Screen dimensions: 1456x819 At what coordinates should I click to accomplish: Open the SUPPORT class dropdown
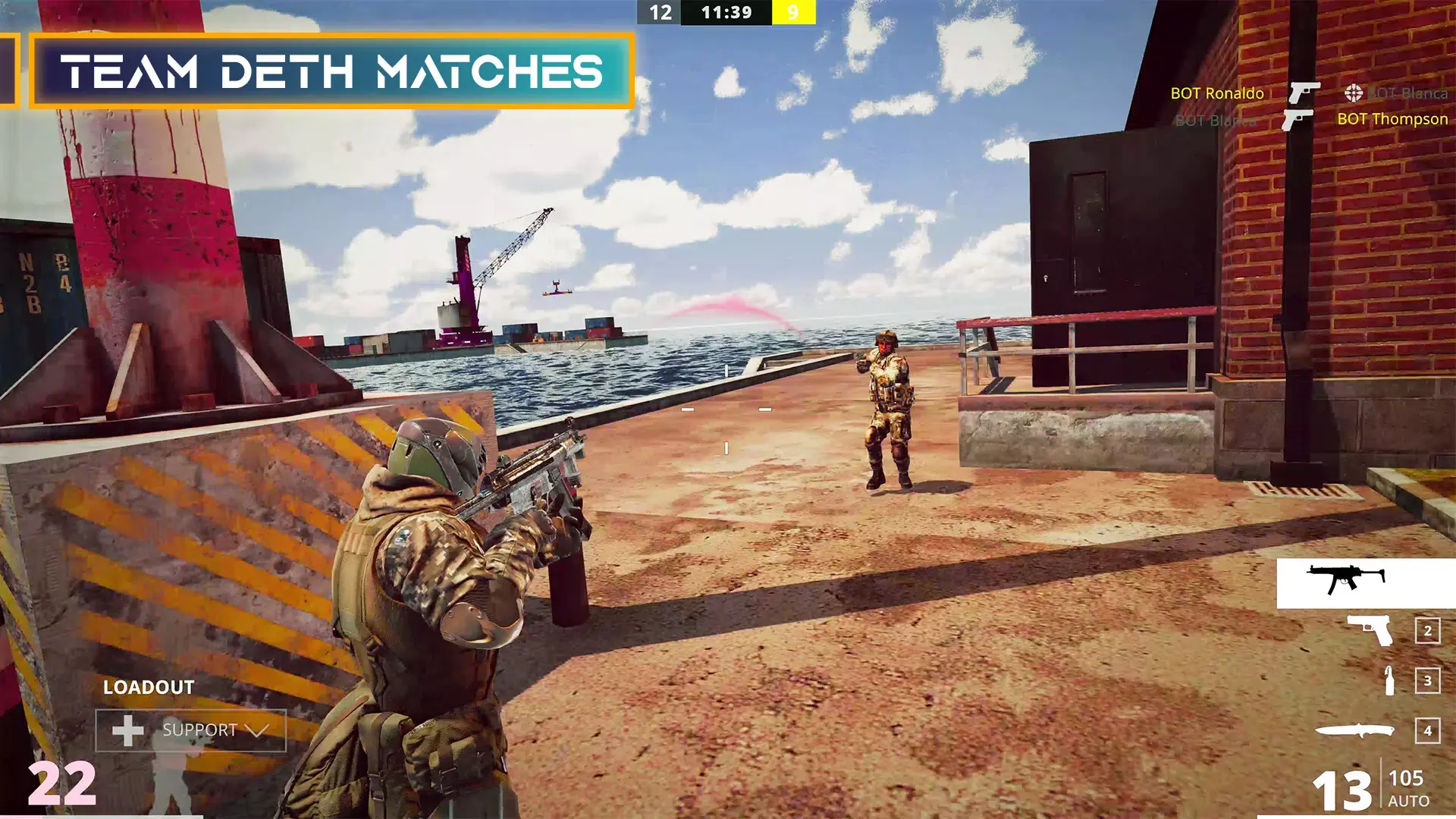click(199, 731)
